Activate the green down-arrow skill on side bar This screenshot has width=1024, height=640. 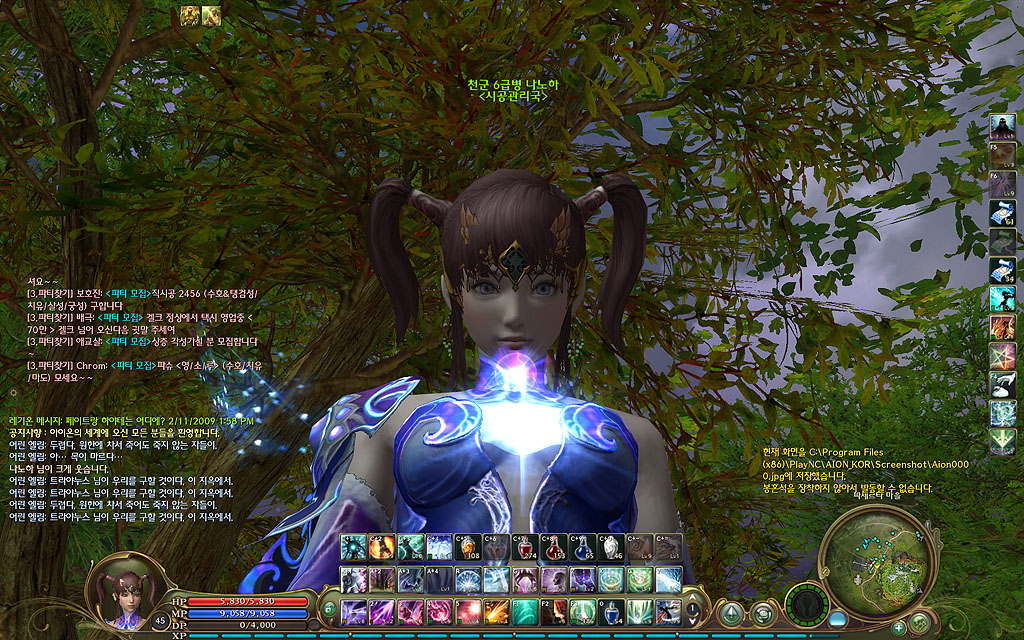click(1003, 442)
